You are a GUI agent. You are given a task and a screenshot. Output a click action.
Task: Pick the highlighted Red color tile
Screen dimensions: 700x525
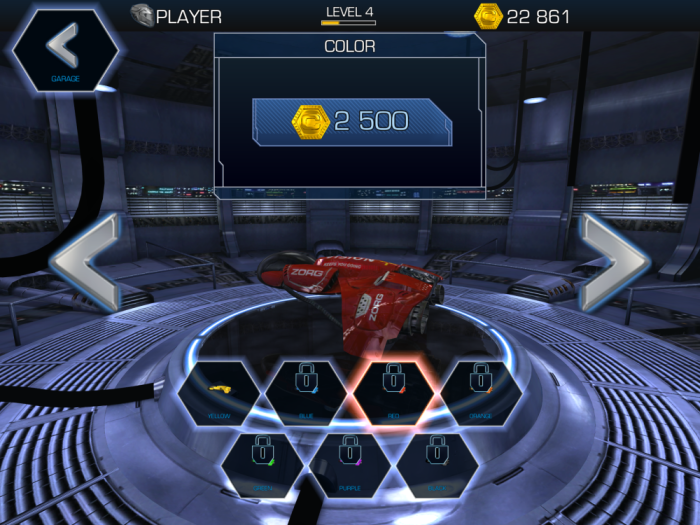pos(392,393)
